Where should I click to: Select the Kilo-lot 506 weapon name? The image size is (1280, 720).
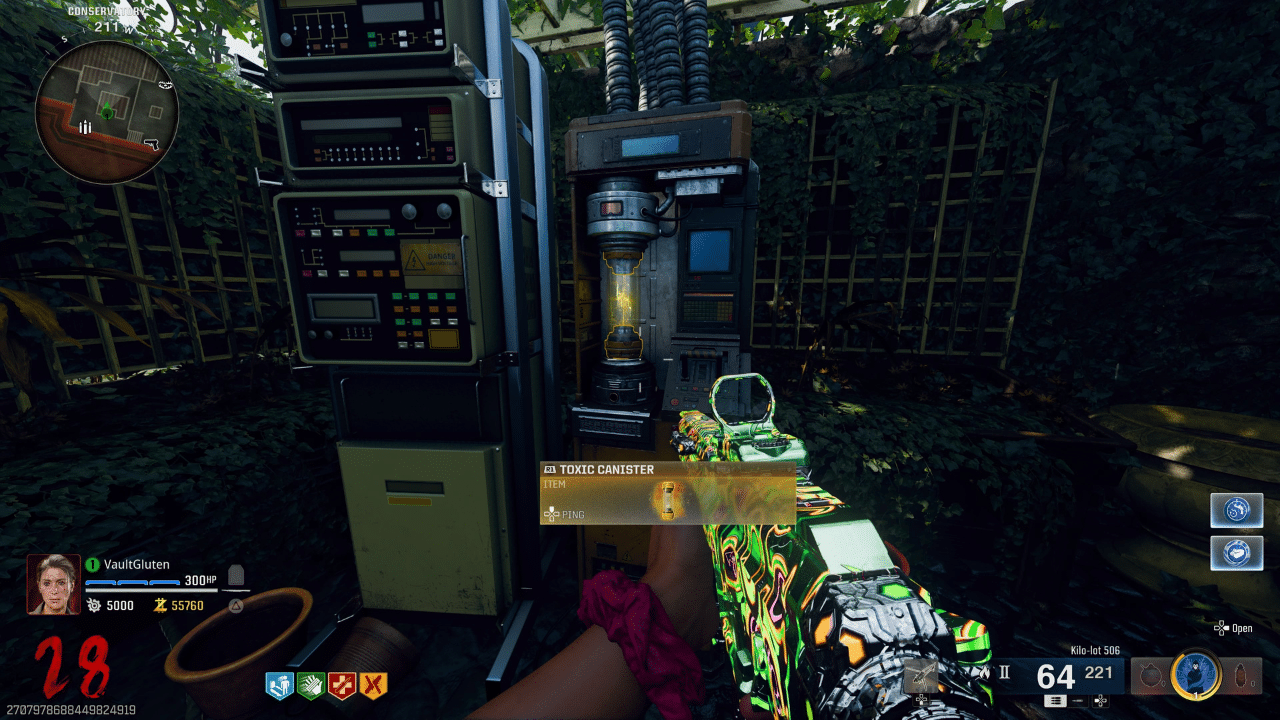[1093, 650]
